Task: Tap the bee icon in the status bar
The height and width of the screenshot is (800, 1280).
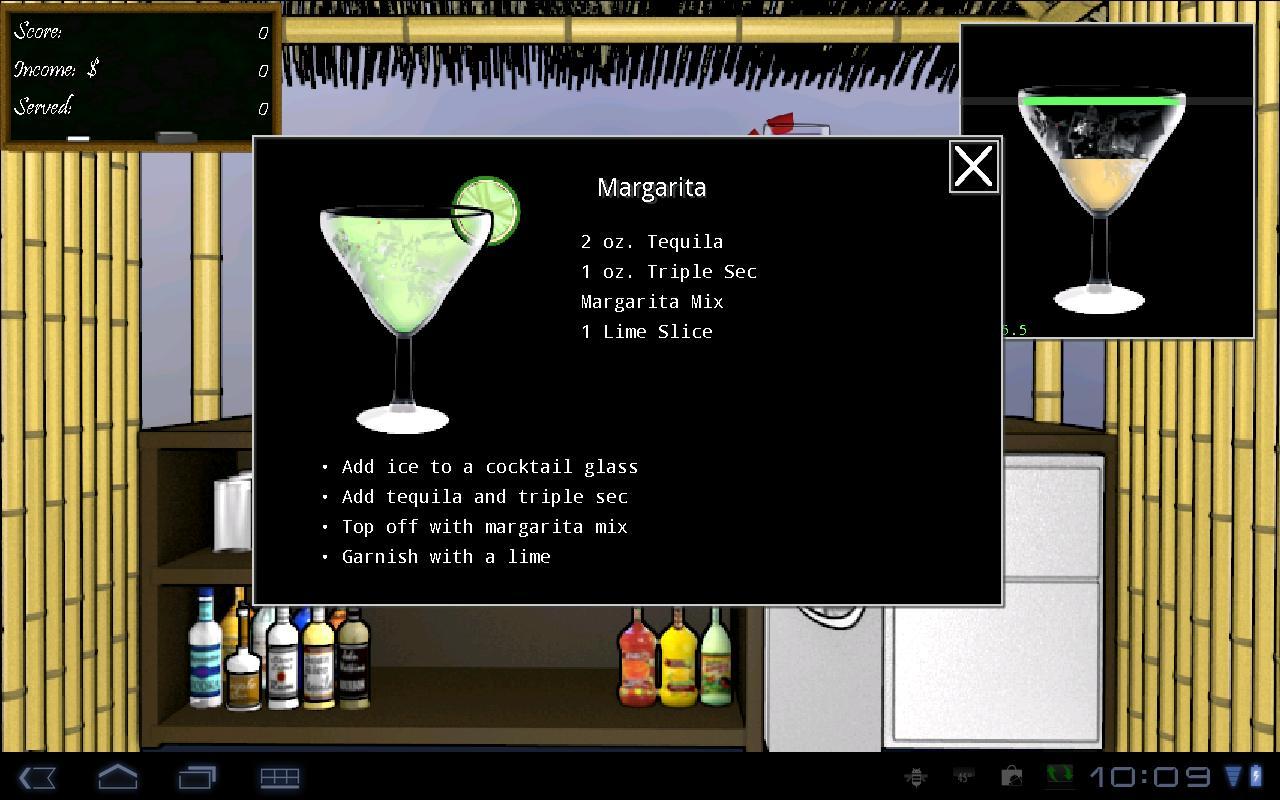Action: pyautogui.click(x=916, y=778)
